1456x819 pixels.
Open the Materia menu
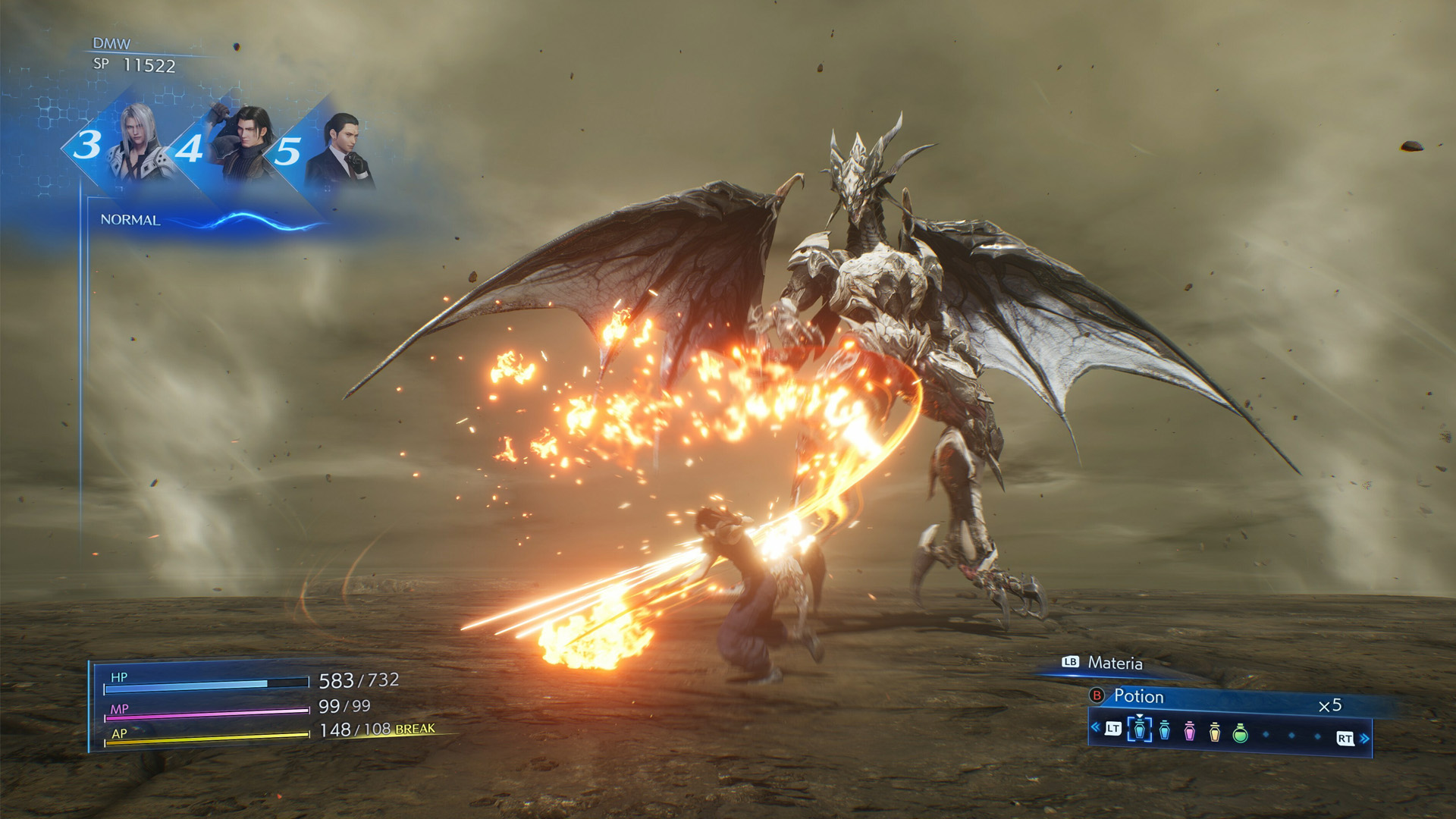(1116, 664)
